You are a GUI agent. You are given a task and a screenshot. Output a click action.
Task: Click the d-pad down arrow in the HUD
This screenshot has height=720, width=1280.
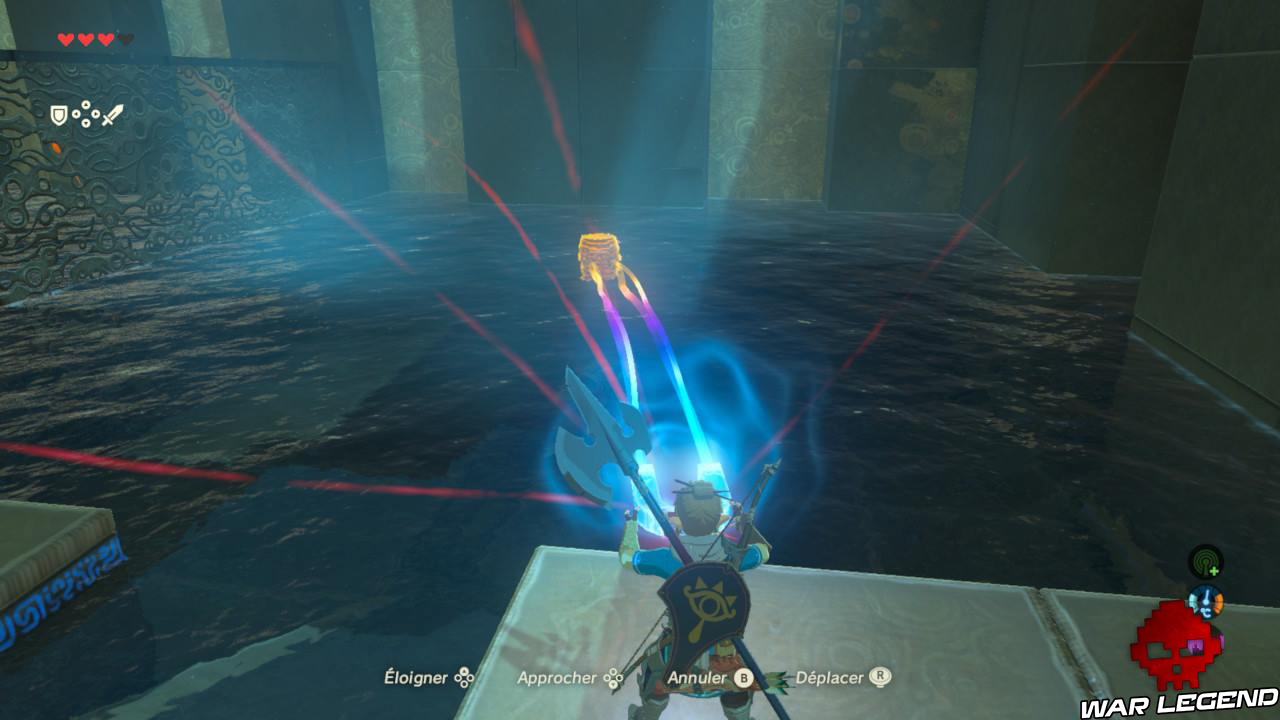pos(86,124)
